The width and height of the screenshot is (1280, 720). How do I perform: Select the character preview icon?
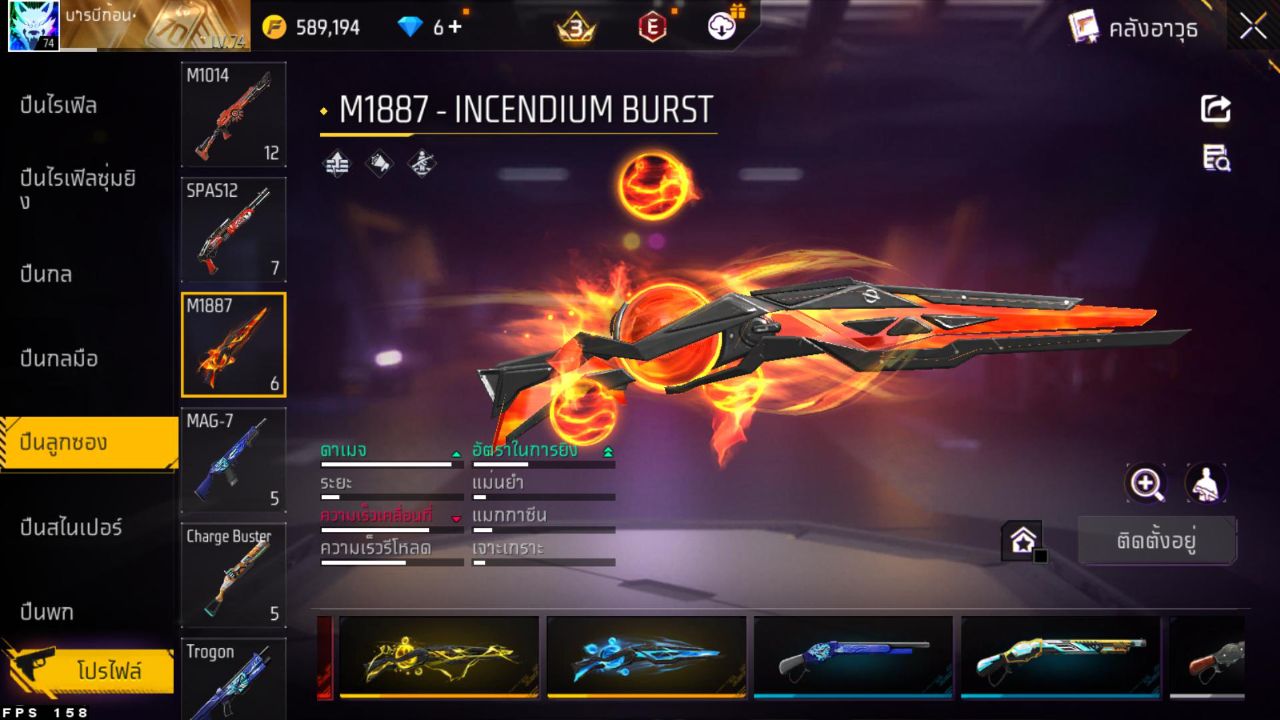(1205, 484)
